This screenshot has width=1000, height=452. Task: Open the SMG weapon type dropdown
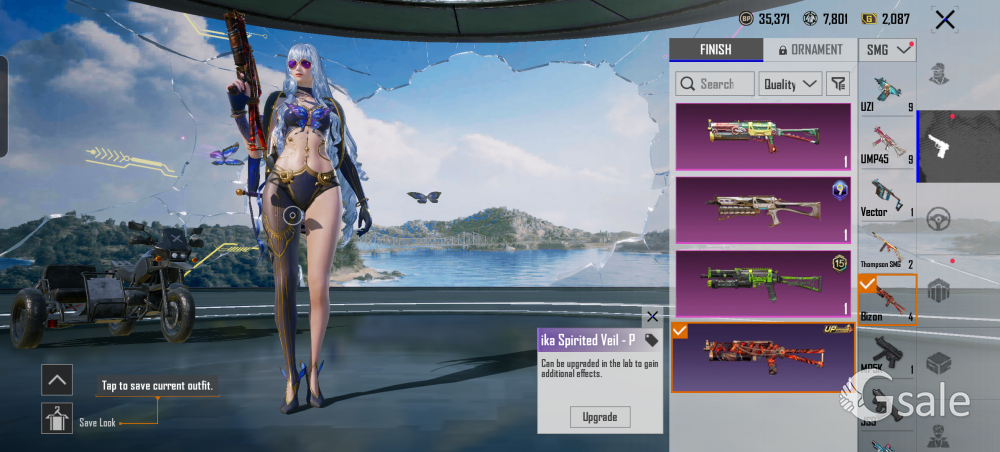coord(888,49)
